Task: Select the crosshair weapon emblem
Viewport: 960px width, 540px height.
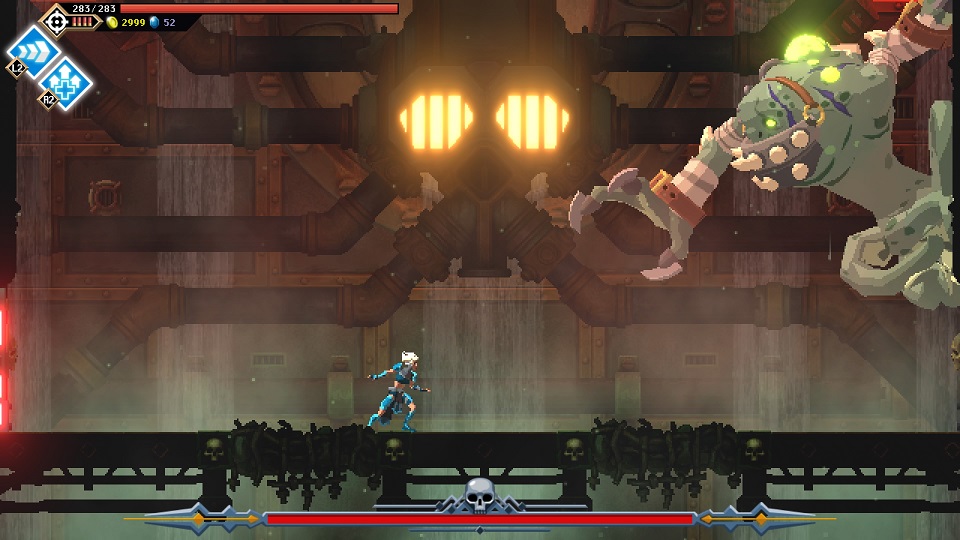Action: [55, 18]
